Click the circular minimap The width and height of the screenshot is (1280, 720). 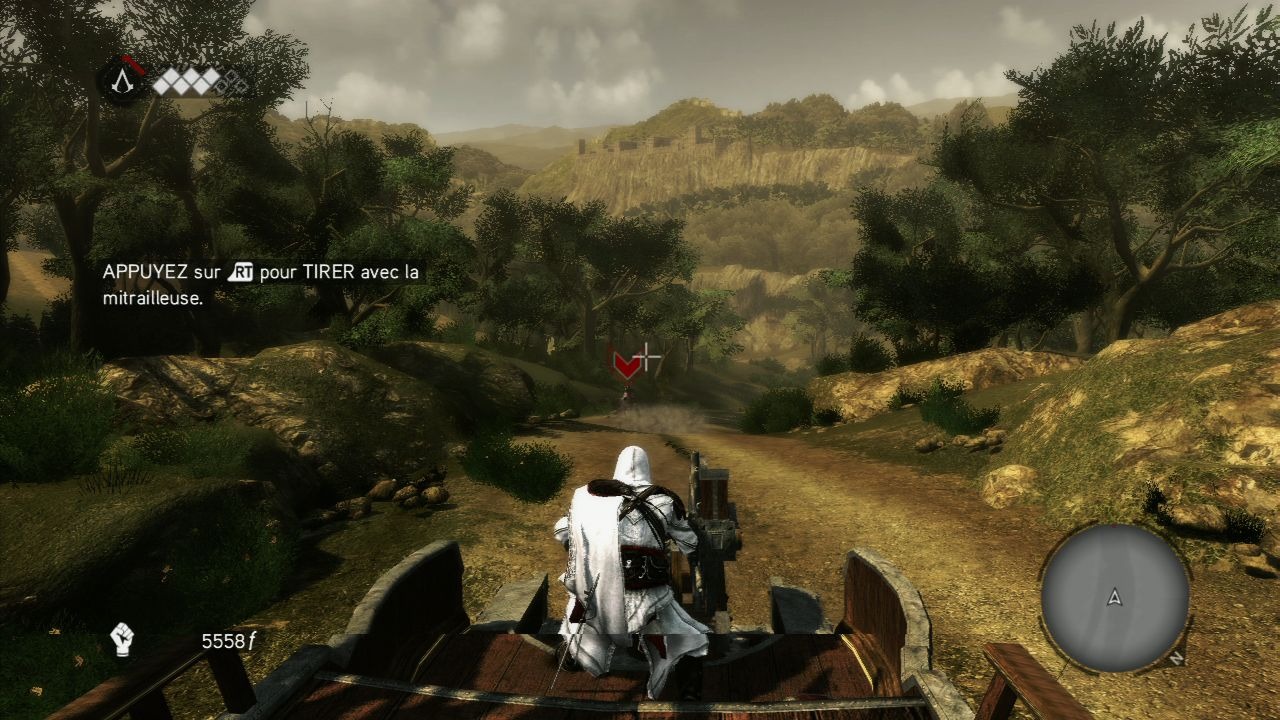(1114, 597)
